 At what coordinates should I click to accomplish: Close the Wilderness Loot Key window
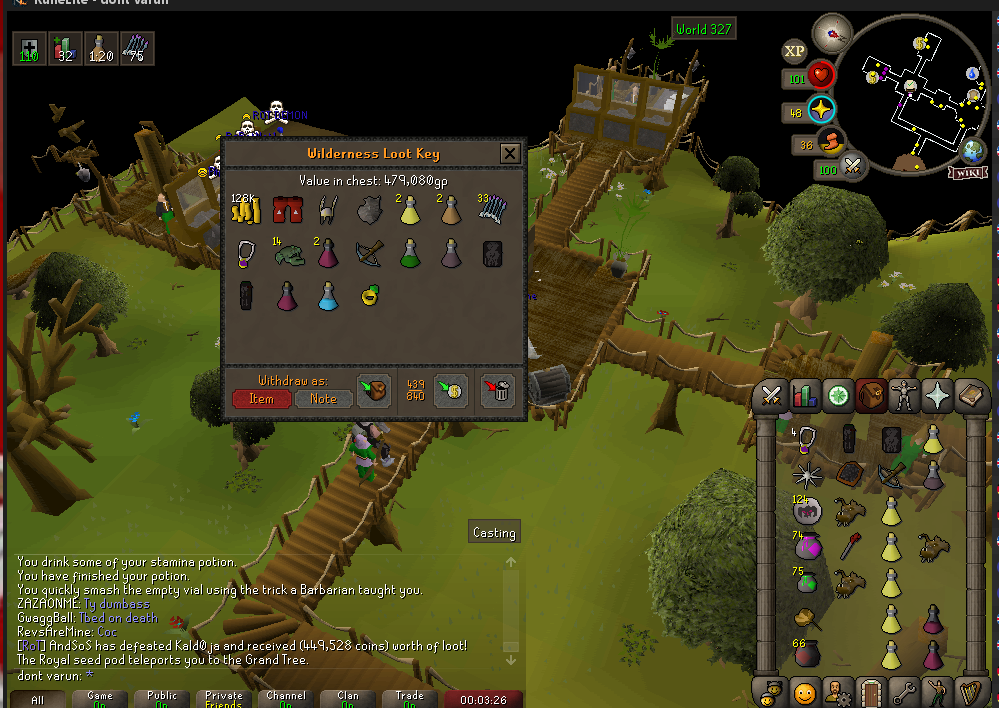pos(510,153)
